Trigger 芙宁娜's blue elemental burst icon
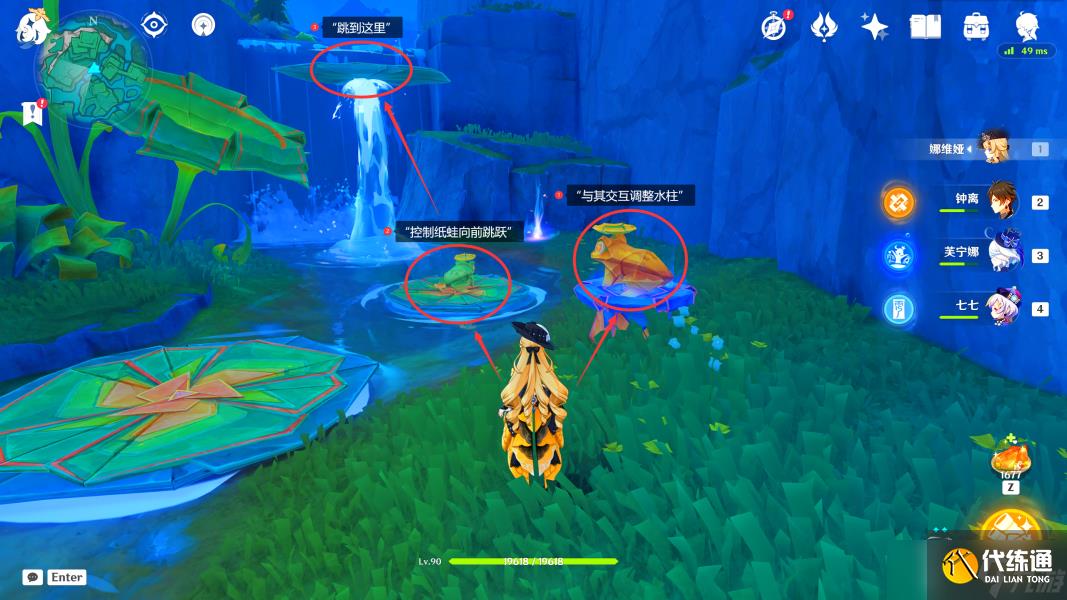The width and height of the screenshot is (1067, 600). [898, 255]
